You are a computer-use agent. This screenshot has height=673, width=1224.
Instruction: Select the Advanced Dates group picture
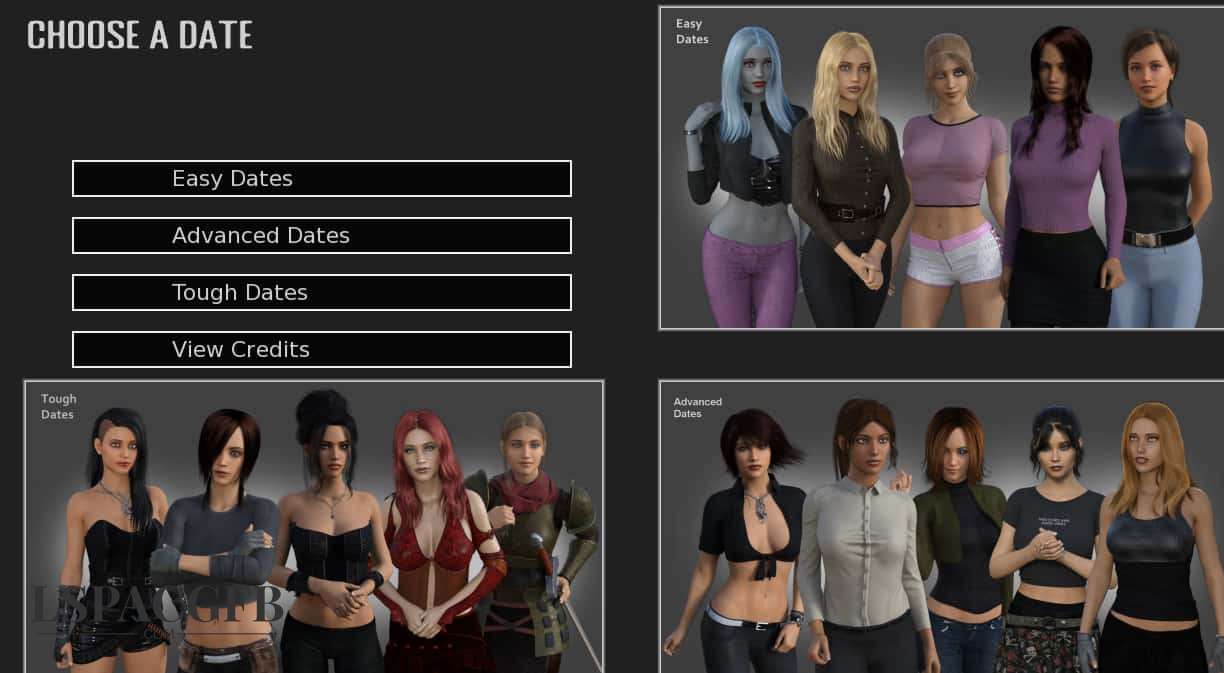tap(941, 526)
